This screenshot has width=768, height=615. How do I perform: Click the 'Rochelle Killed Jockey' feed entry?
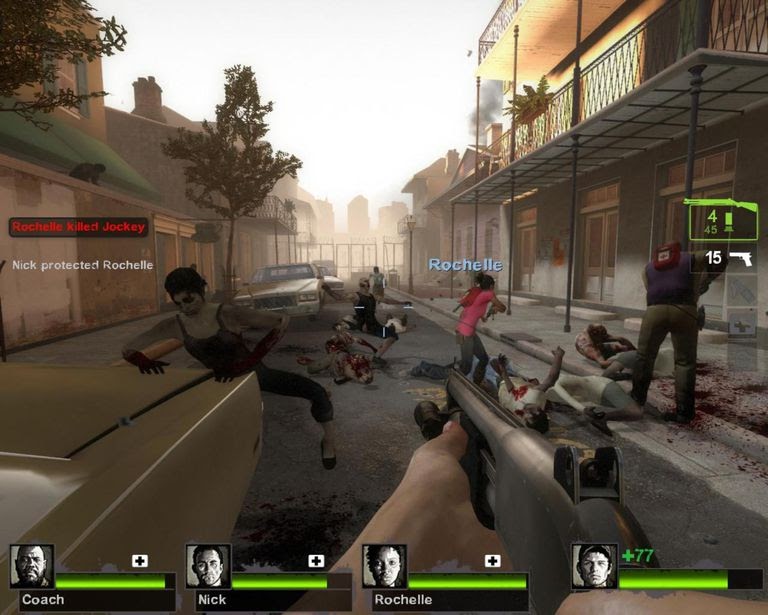click(x=79, y=227)
